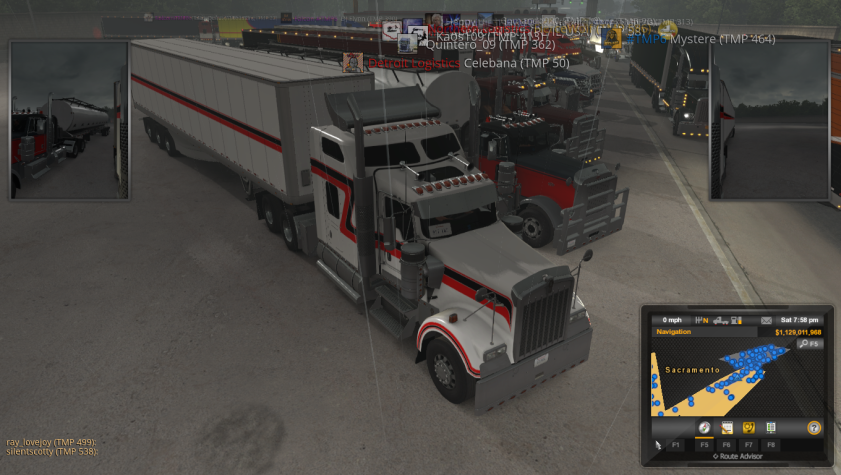Screen dimensions: 841x475
Task: Open the question mark help button
Action: 814,427
